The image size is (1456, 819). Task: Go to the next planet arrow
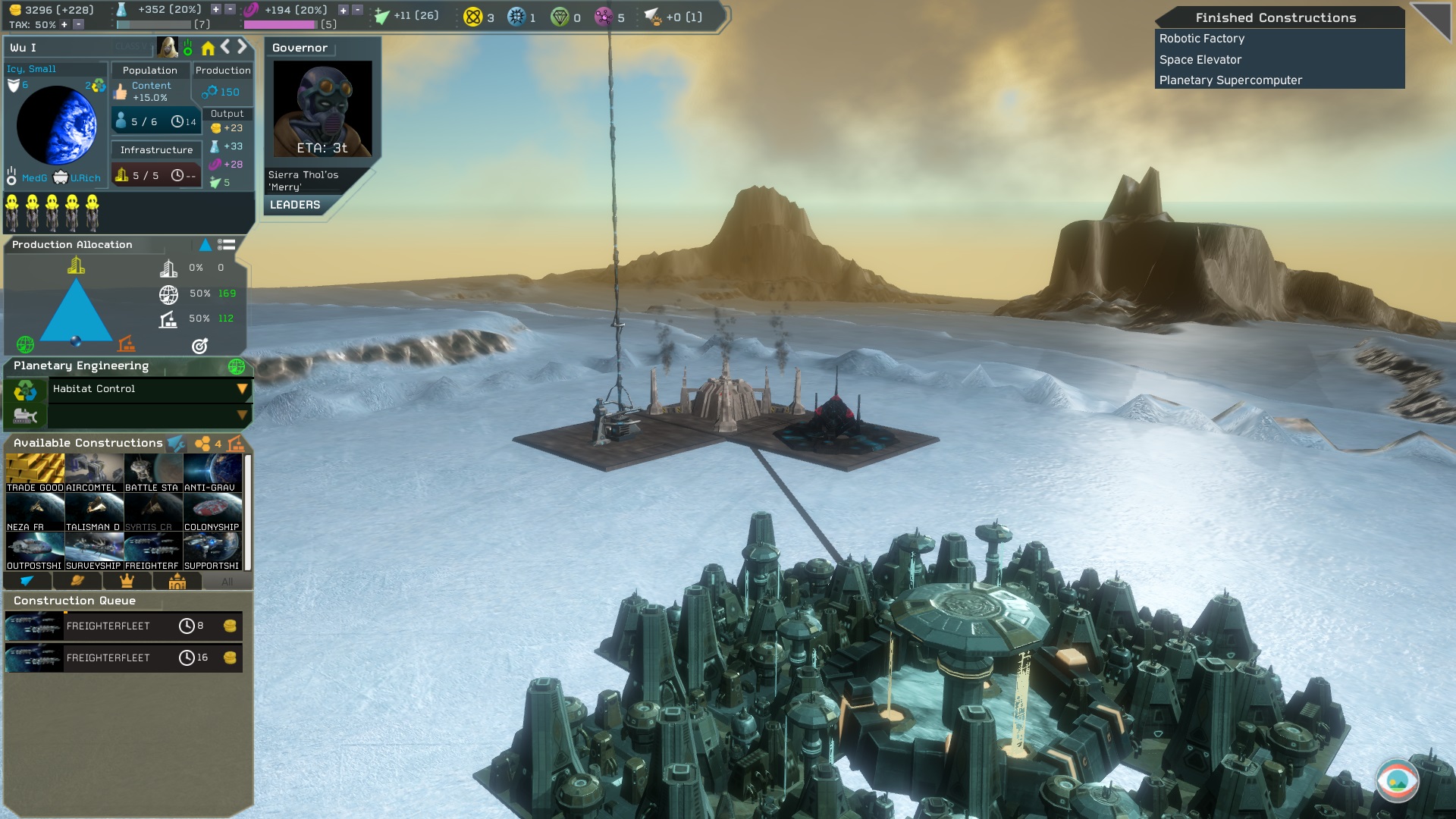coord(242,47)
